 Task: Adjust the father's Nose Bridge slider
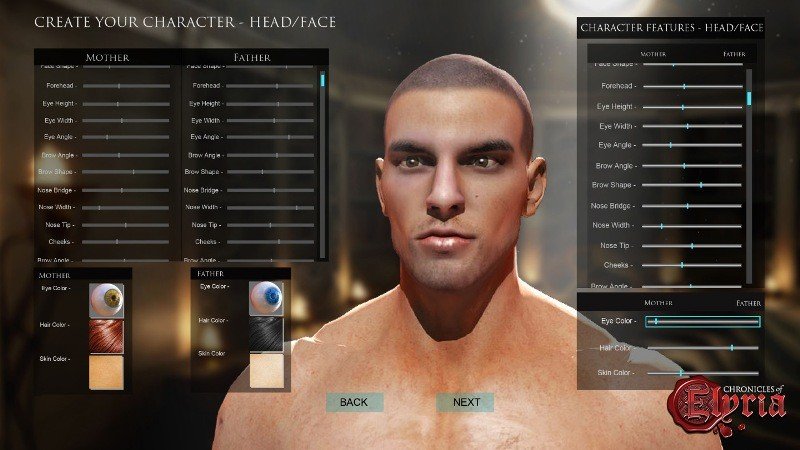pos(274,190)
